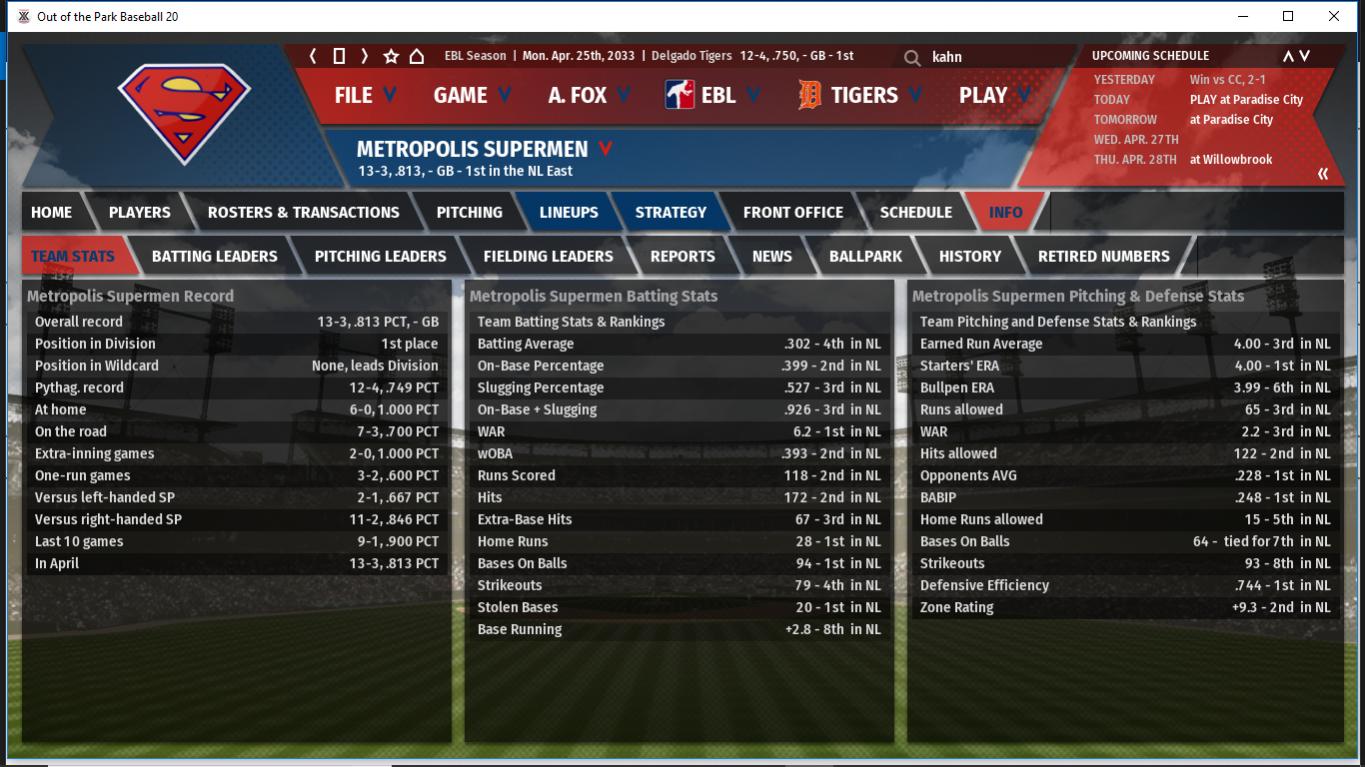Image resolution: width=1365 pixels, height=767 pixels.
Task: Close the game window
Action: pyautogui.click(x=1333, y=16)
